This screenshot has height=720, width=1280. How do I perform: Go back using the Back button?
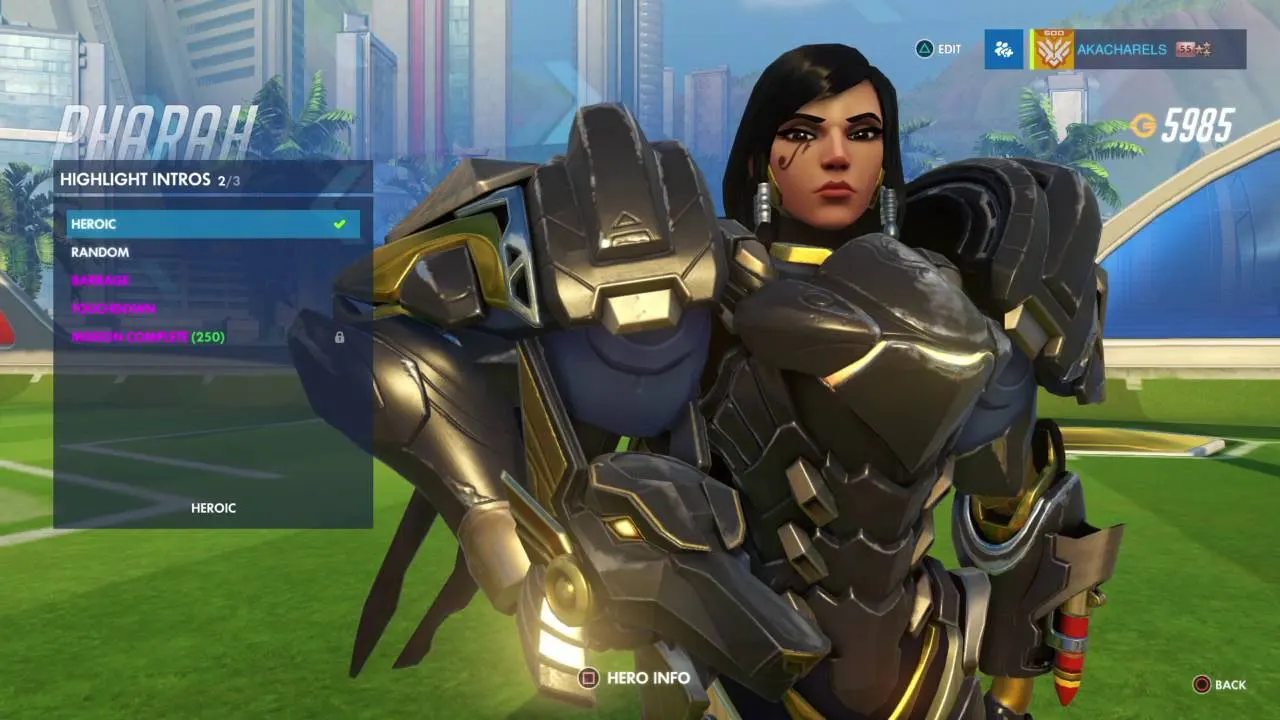(x=1219, y=685)
